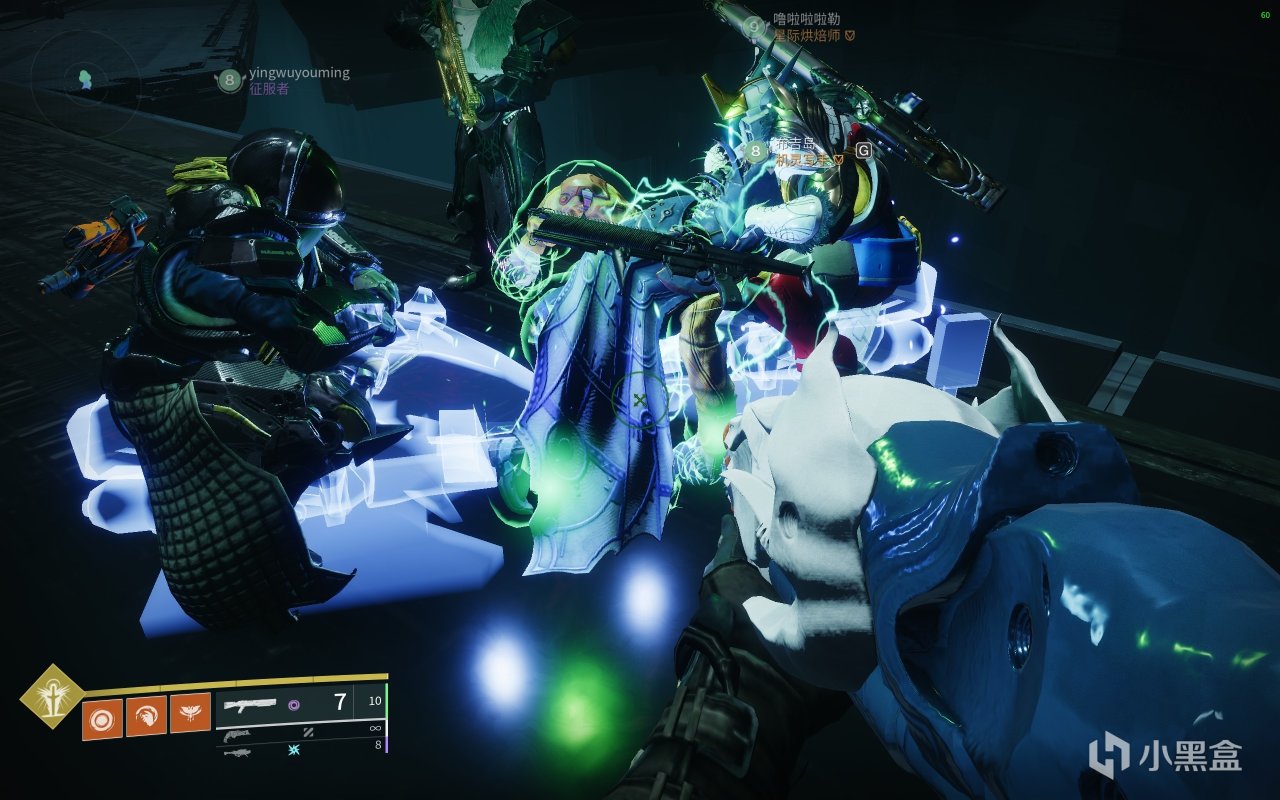
Task: Select player yingwuyouming's nameplate
Action: pyautogui.click(x=299, y=73)
